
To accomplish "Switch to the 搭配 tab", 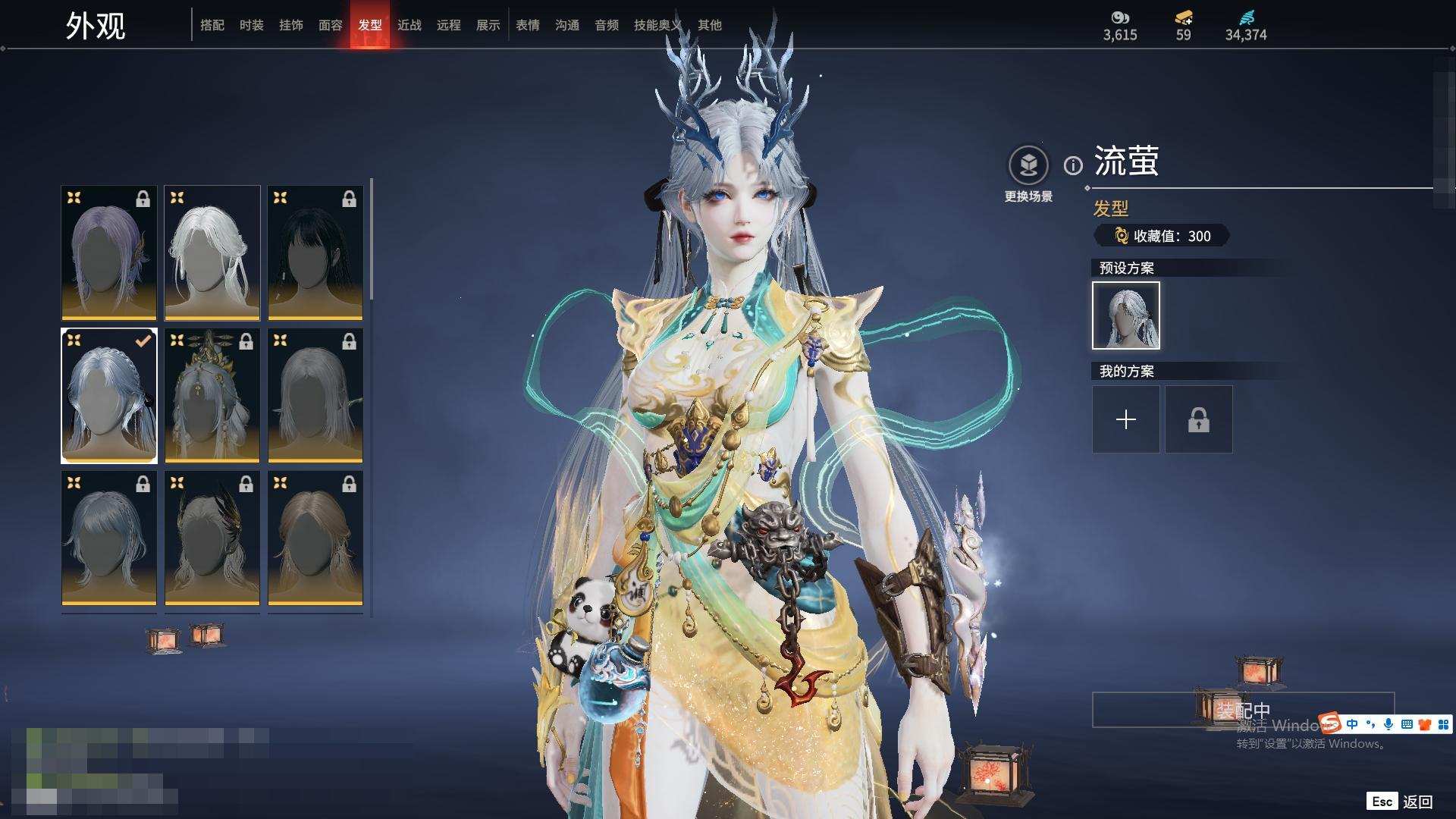I will point(212,25).
